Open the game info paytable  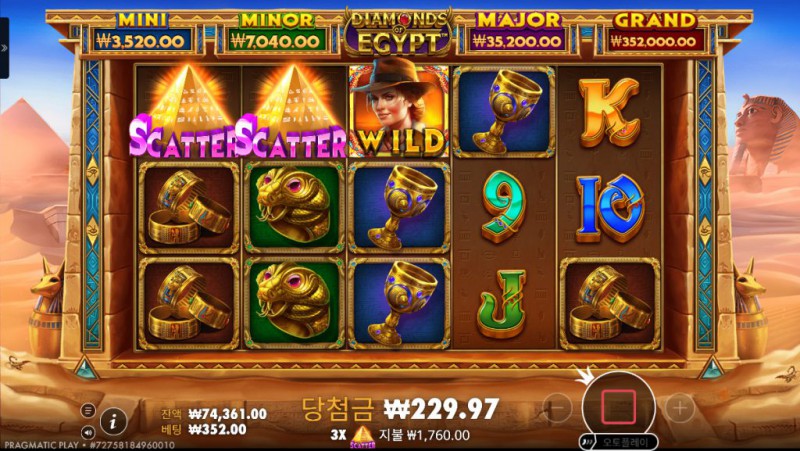pos(114,421)
